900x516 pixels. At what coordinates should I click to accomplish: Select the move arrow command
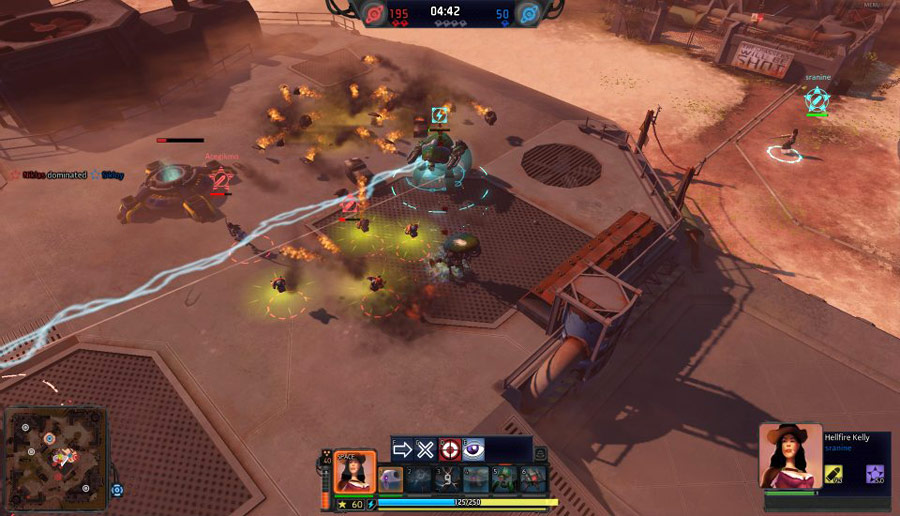pos(402,450)
